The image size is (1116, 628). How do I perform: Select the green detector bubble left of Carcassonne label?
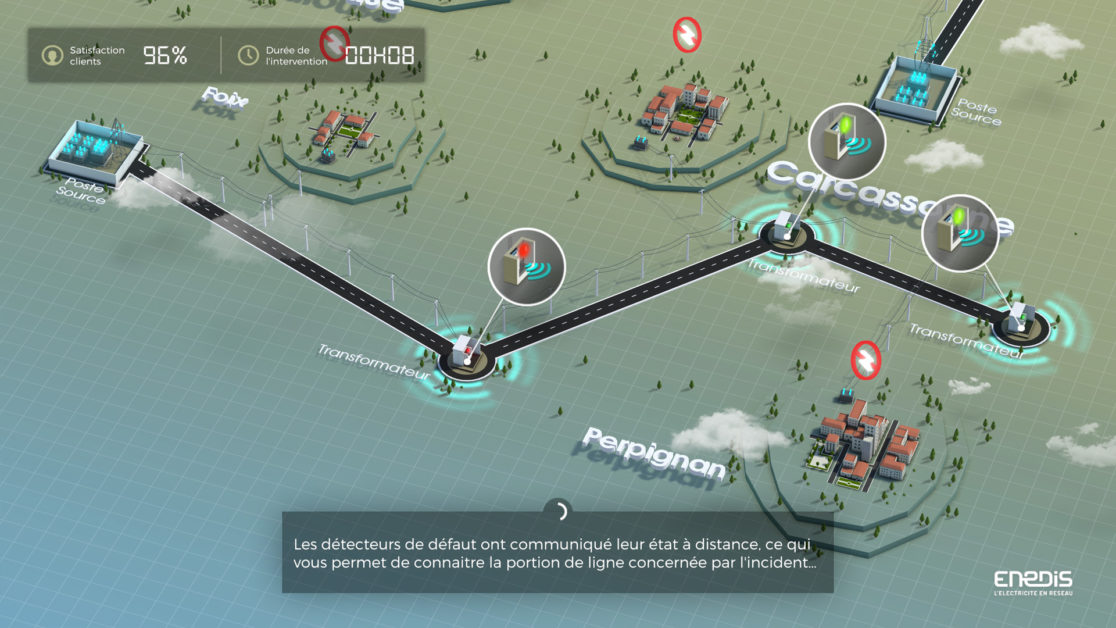pyautogui.click(x=846, y=142)
